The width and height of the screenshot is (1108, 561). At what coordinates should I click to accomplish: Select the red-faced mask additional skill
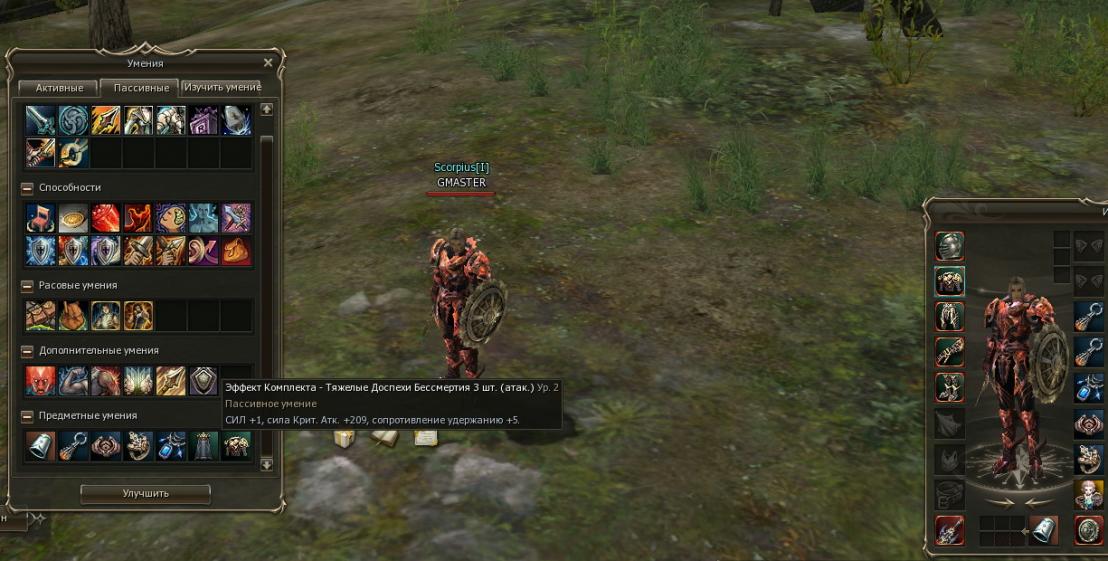tap(40, 381)
